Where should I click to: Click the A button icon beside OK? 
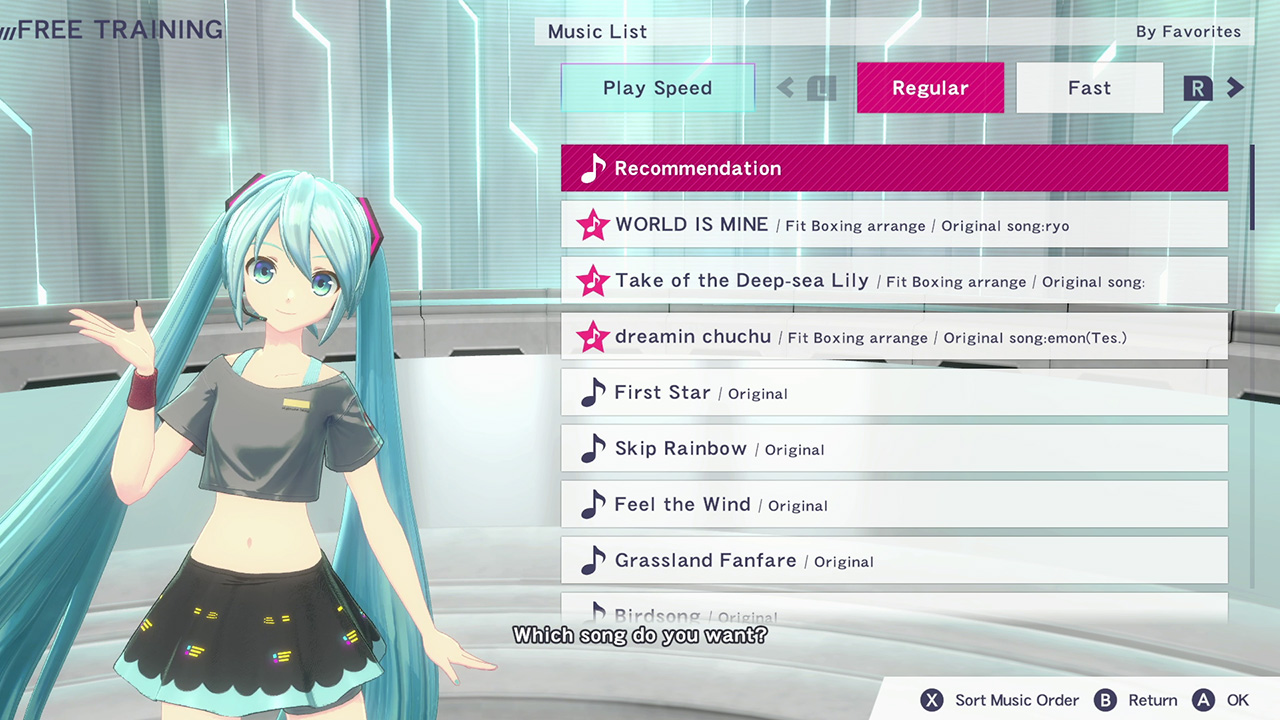1204,700
